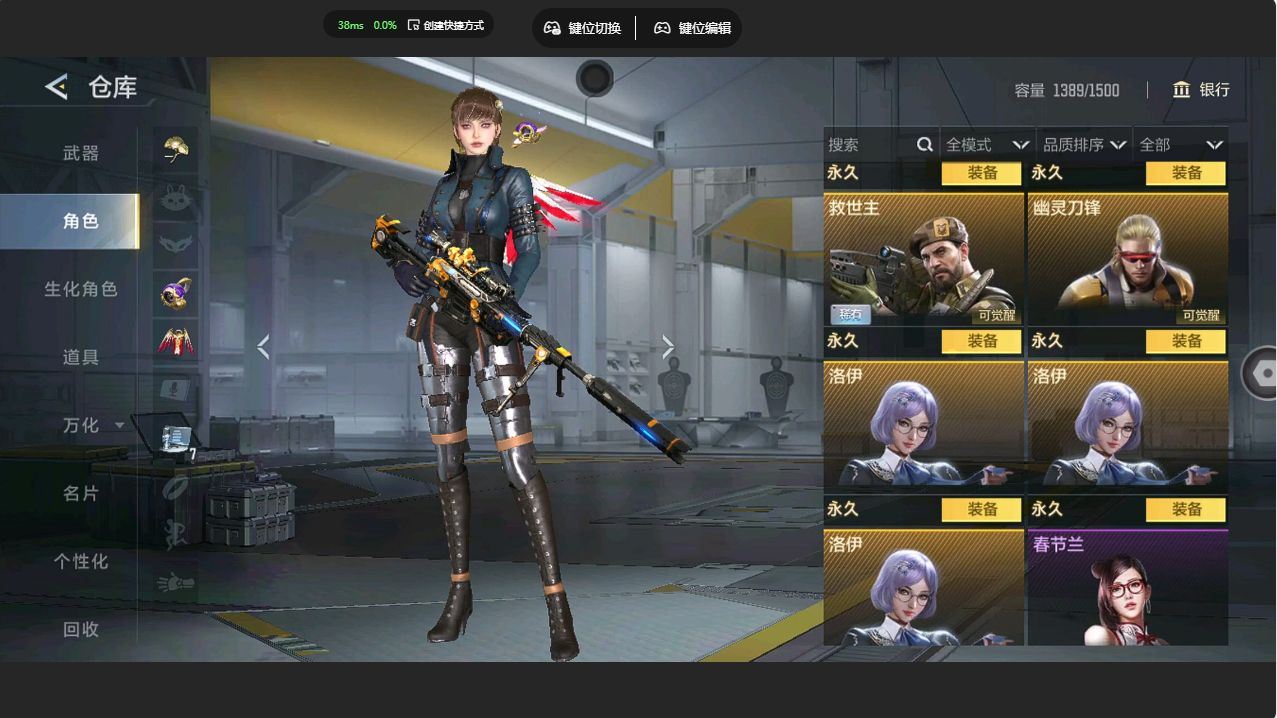Open the 回收 section
This screenshot has height=718, width=1277.
(81, 629)
